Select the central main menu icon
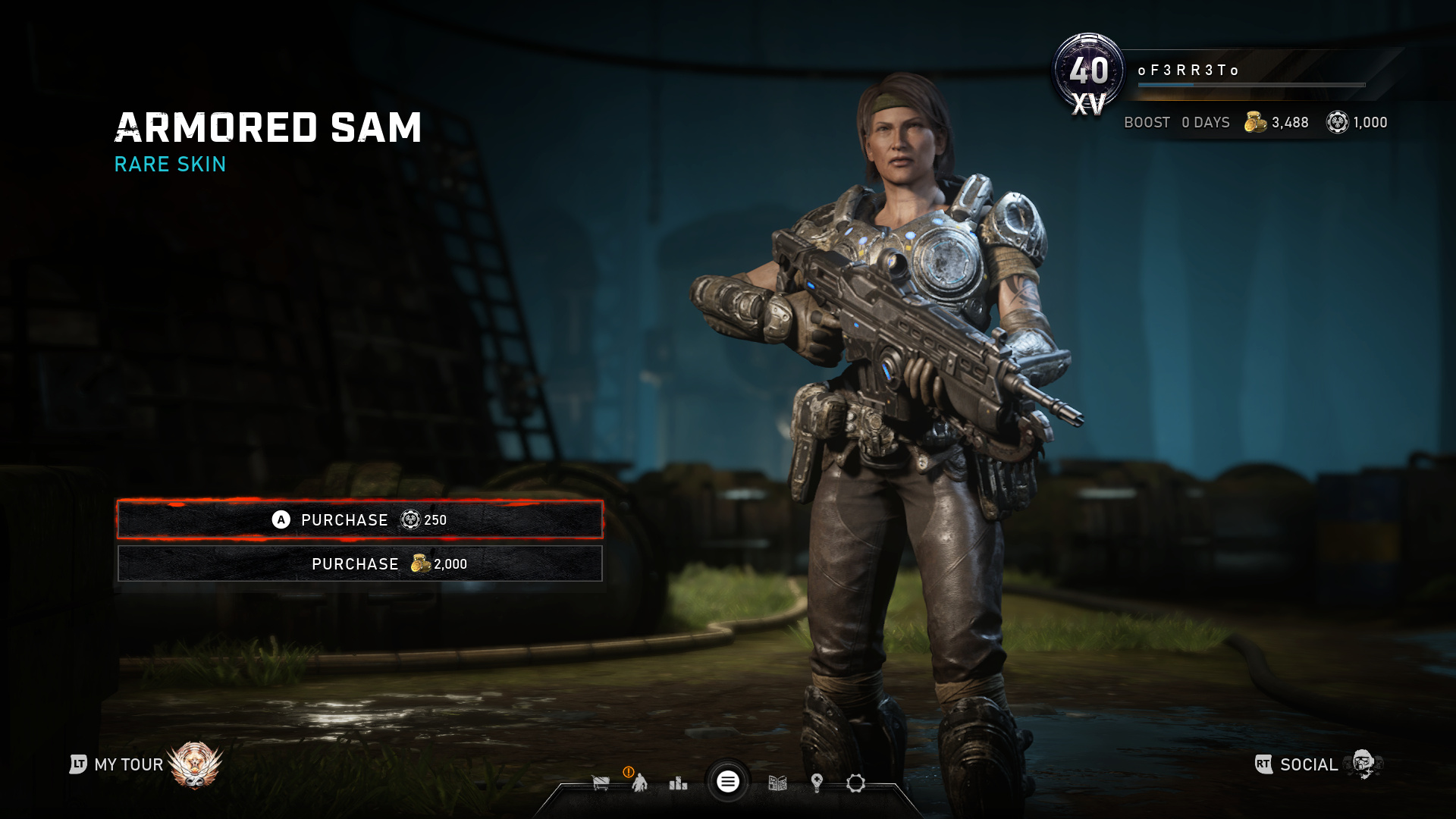1456x819 pixels. coord(728,782)
